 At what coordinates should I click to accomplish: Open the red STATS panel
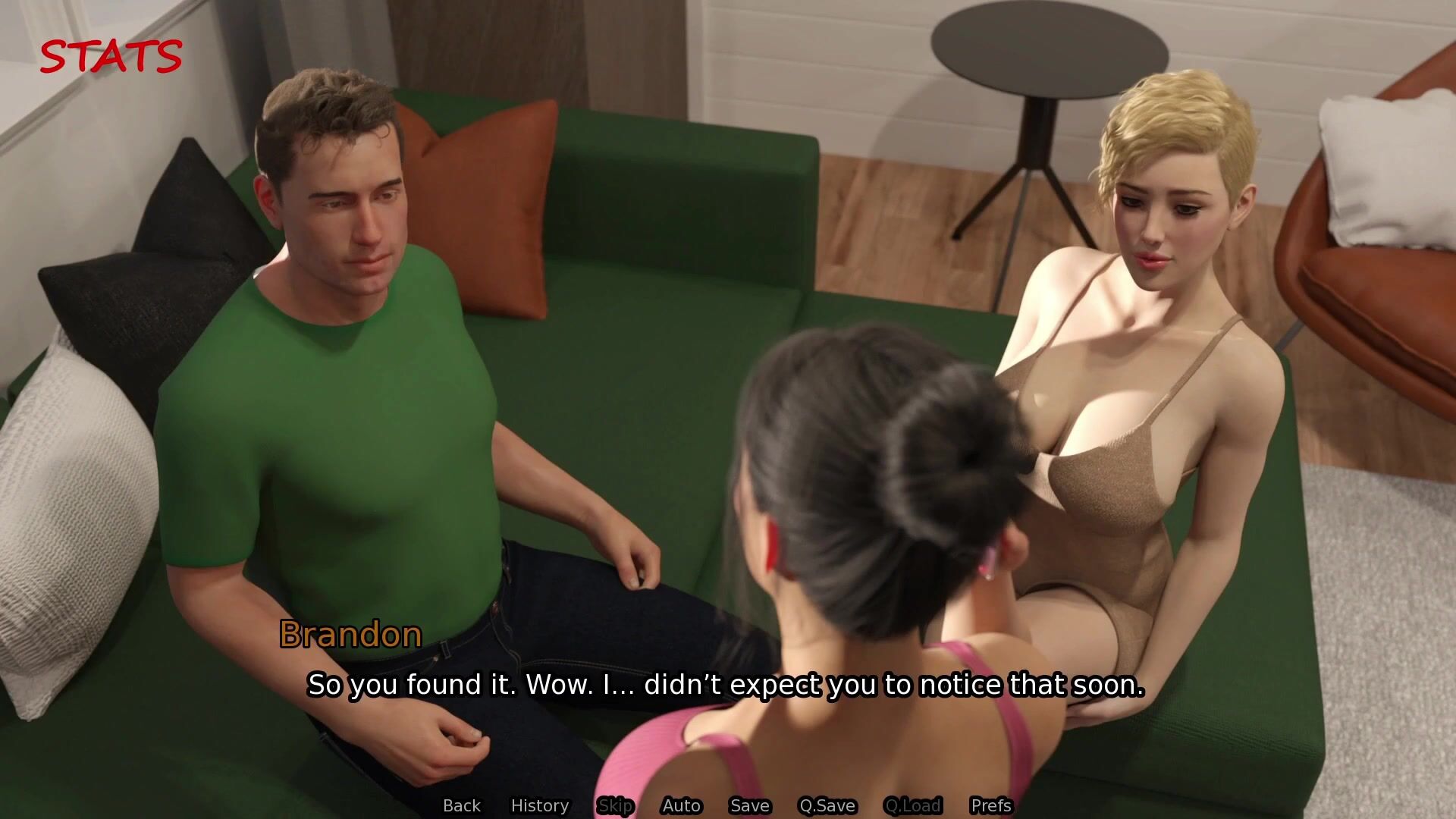[111, 57]
